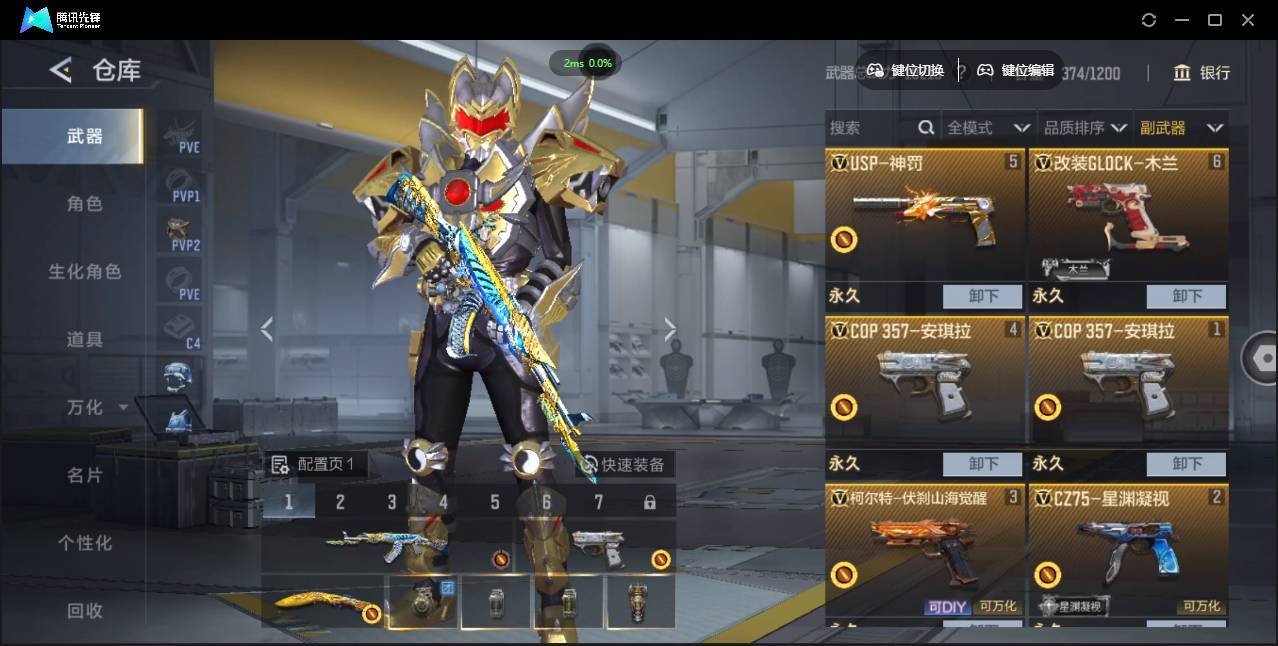
Task: Open the 副武器 weapon type dropdown
Action: pos(1181,128)
